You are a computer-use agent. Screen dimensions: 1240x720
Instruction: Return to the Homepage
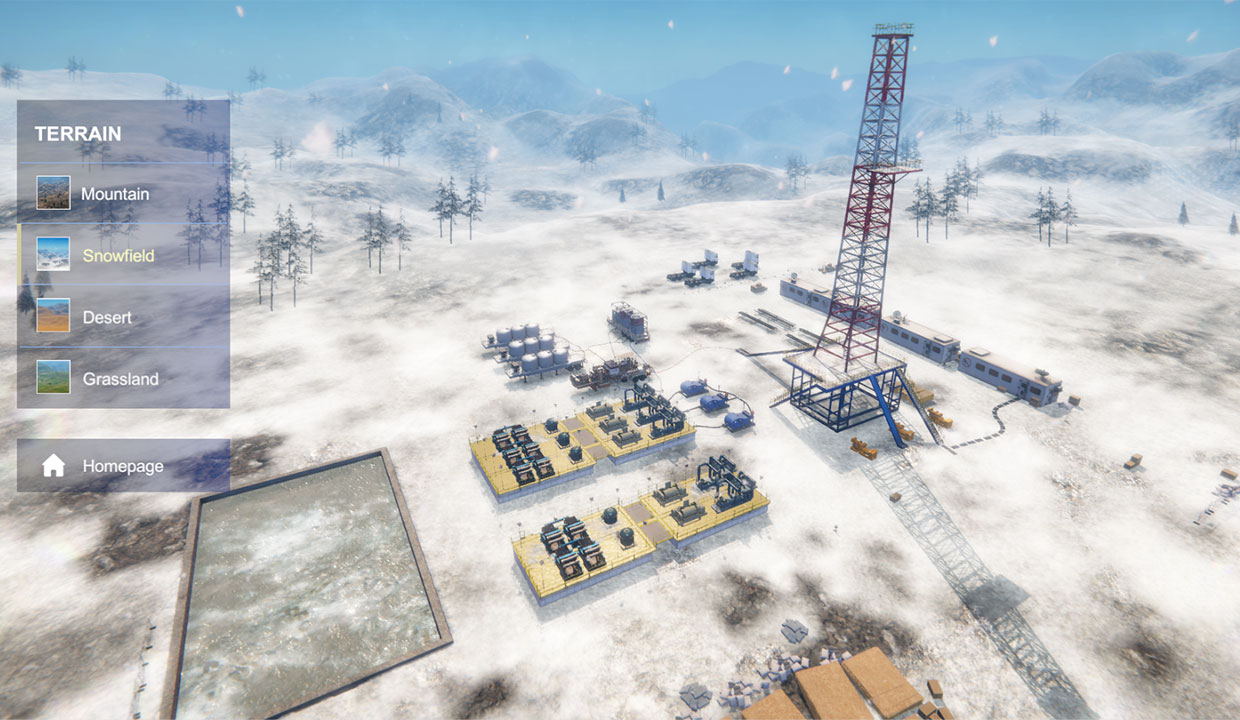point(122,466)
